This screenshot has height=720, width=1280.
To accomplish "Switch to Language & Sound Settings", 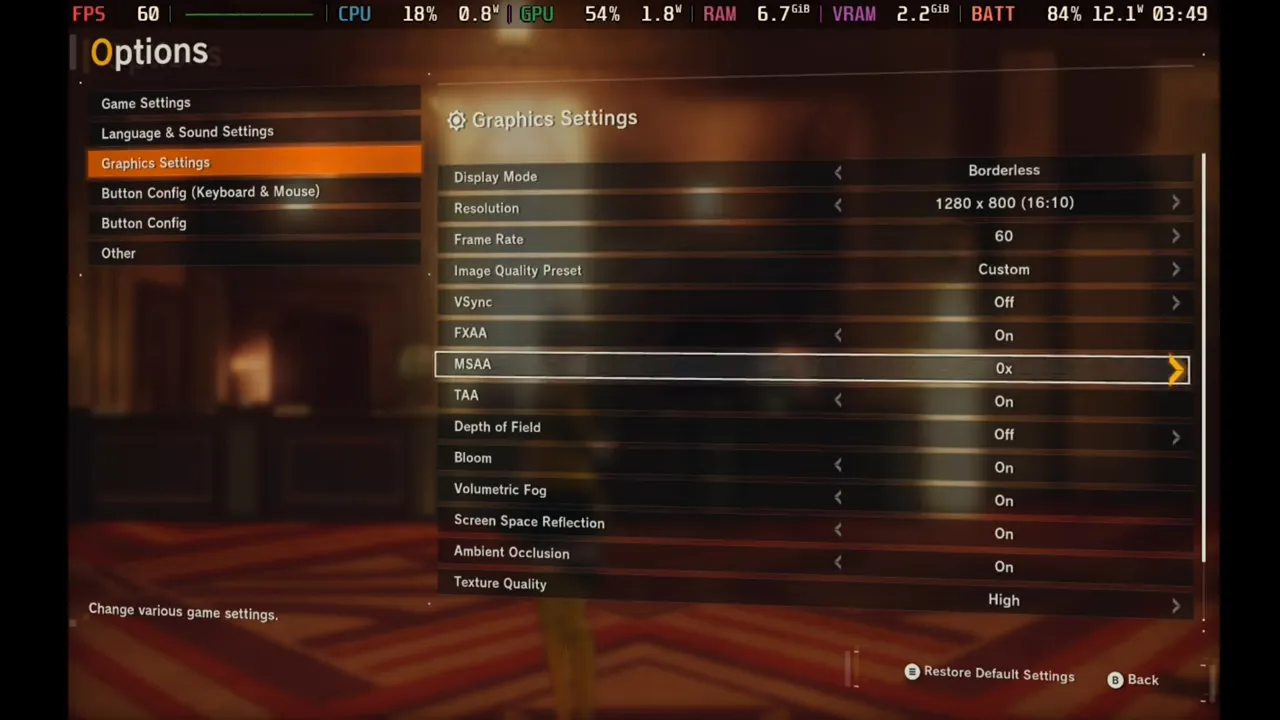I will (187, 132).
